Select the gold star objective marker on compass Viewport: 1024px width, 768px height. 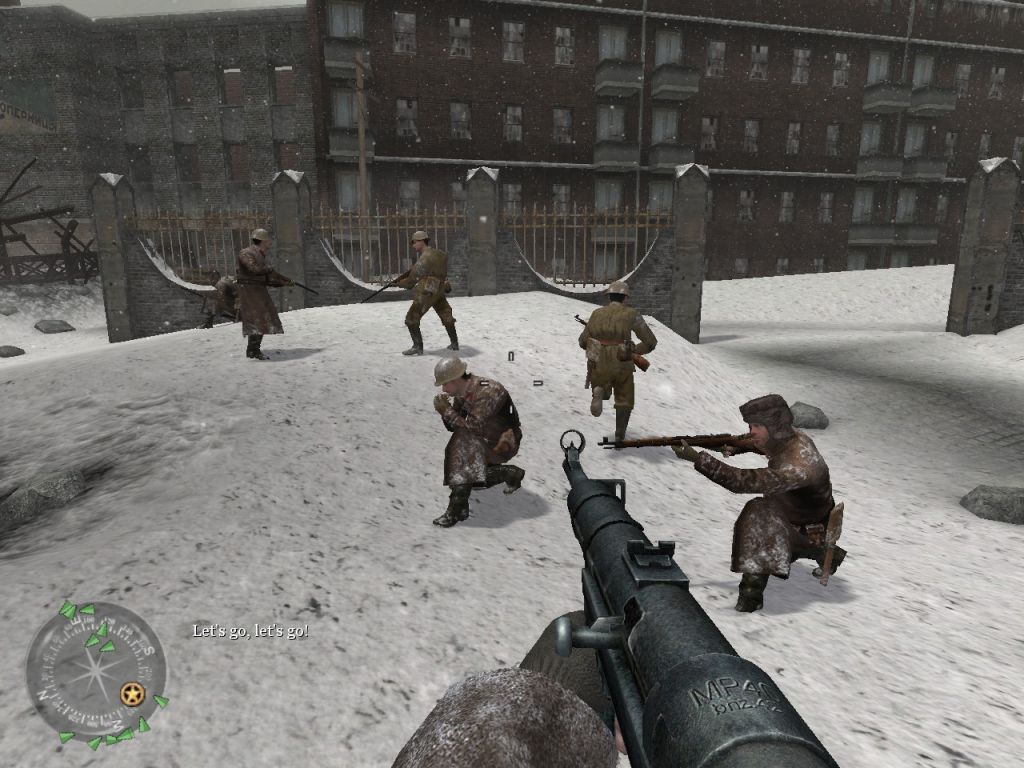(130, 693)
